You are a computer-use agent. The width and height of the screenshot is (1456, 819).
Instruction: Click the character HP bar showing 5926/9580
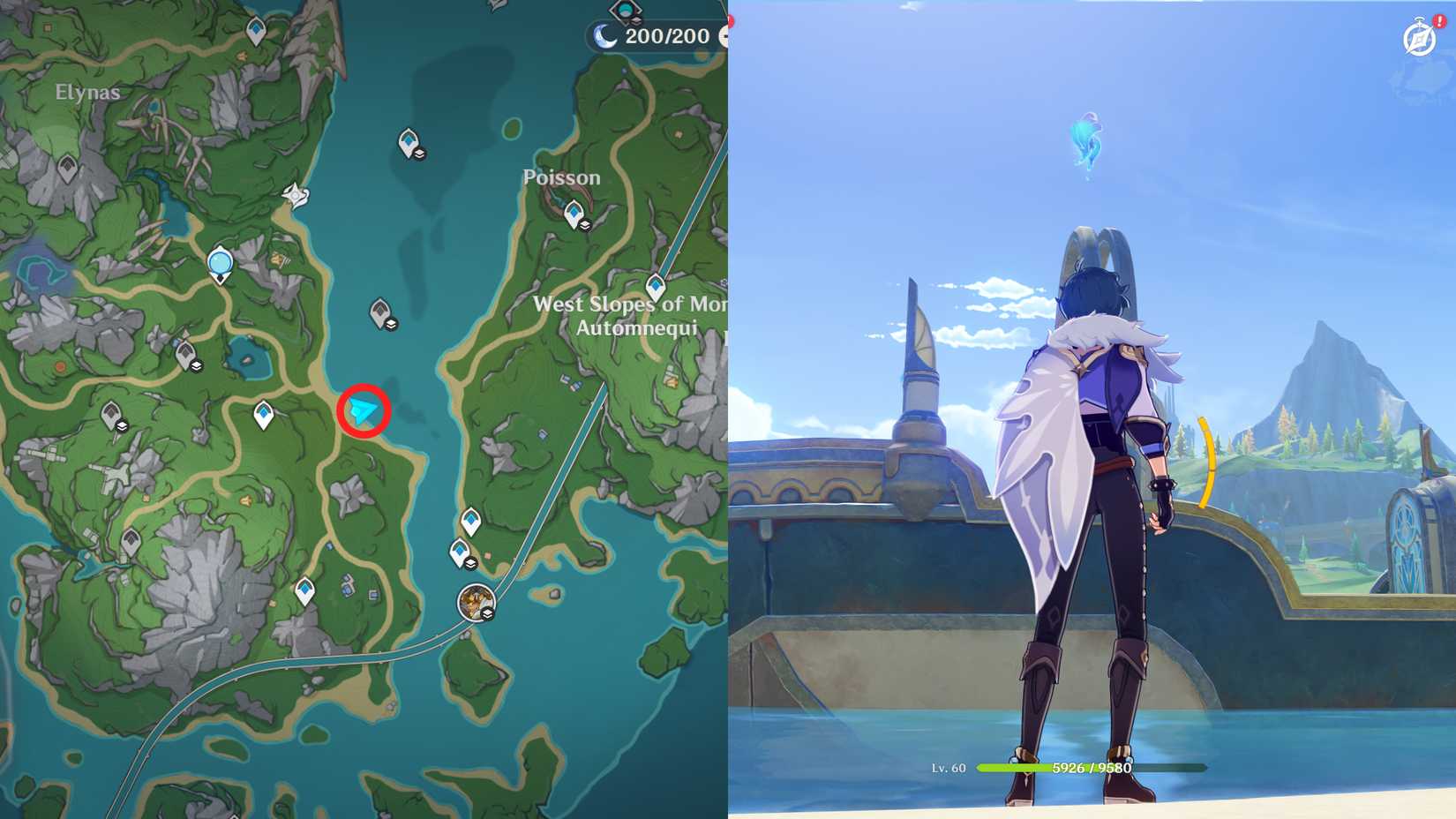[x=1084, y=768]
